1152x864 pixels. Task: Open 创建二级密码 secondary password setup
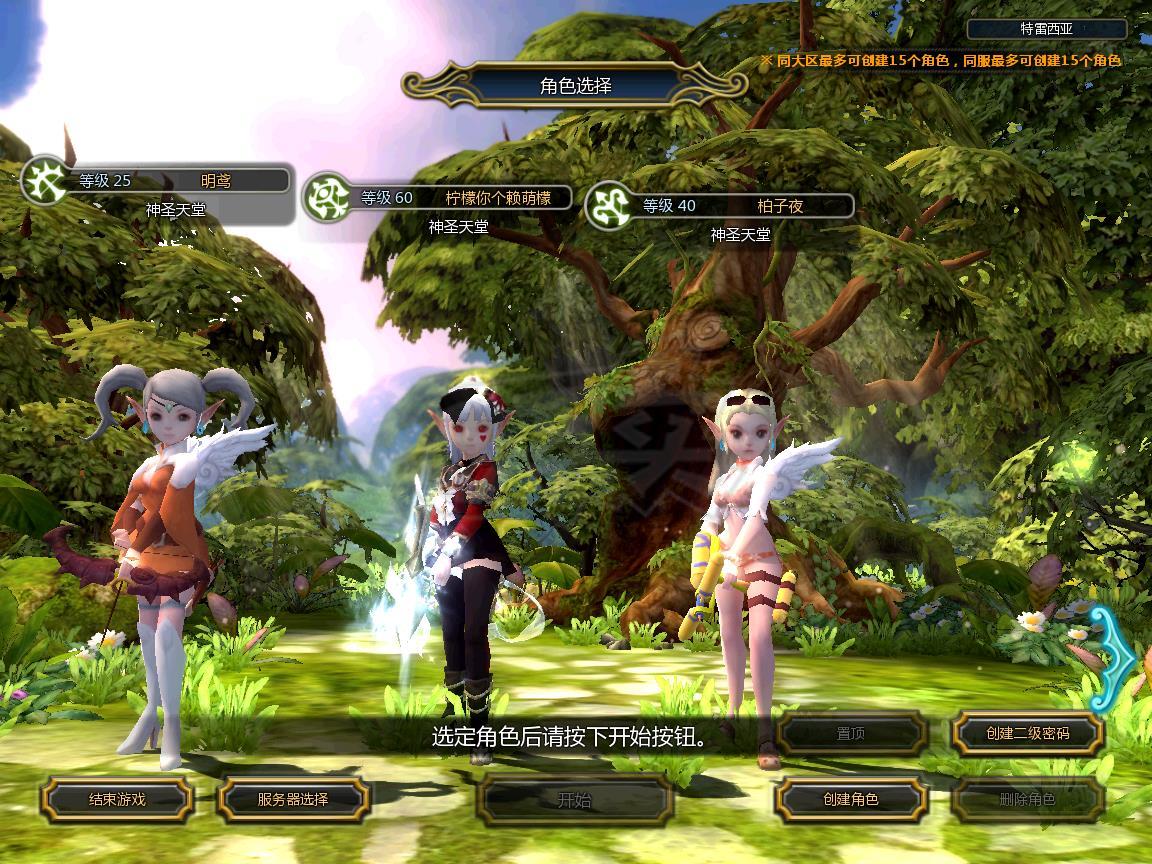pos(1027,733)
